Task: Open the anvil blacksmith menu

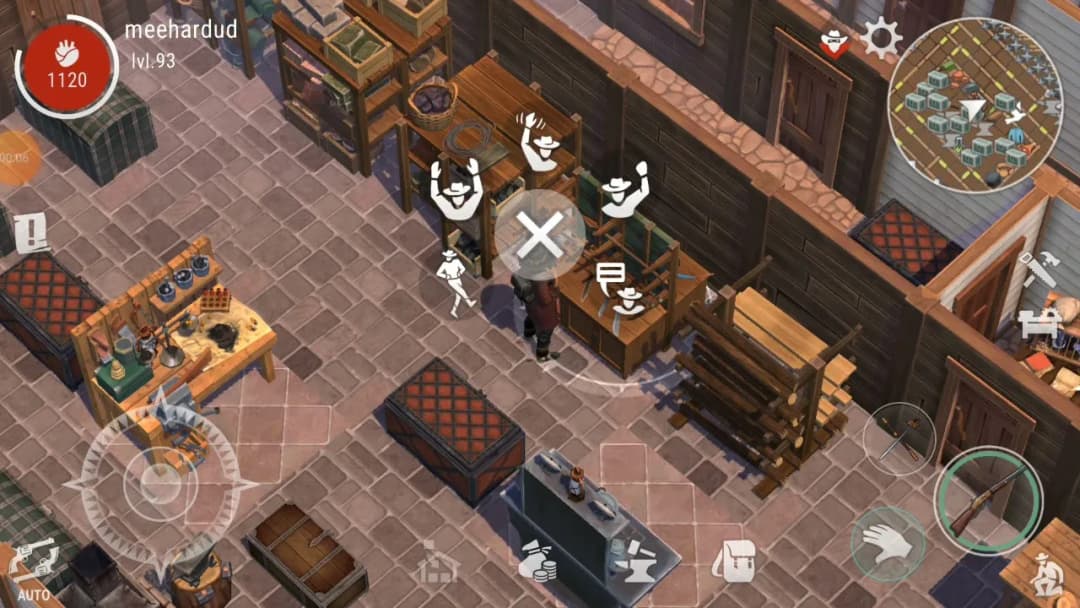Action: [x=636, y=561]
